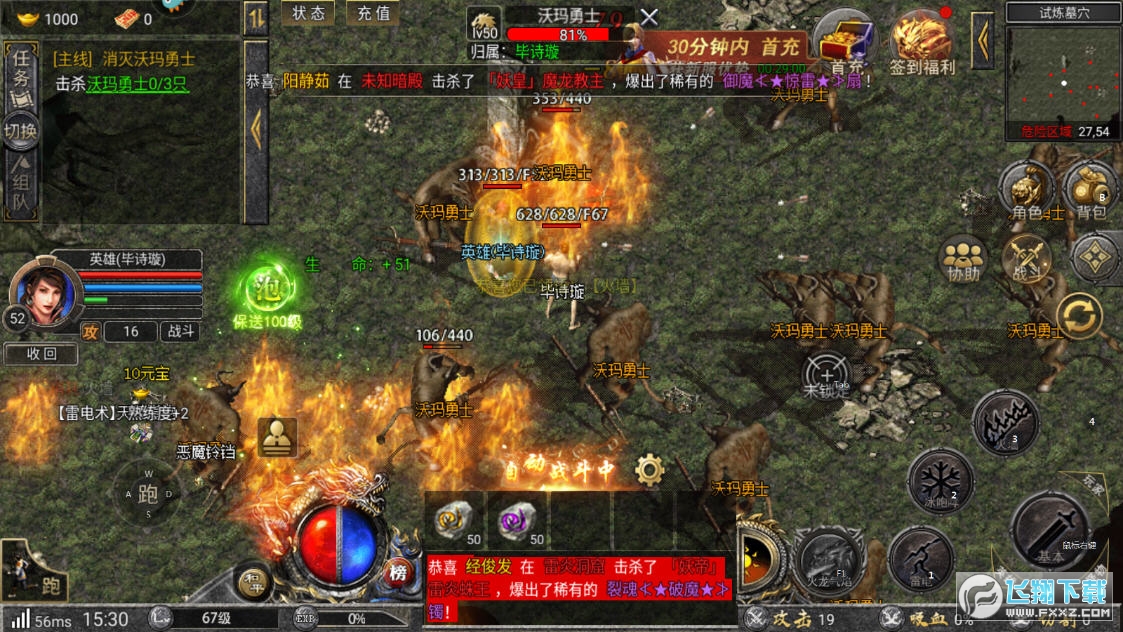
Task: Click the 沃玛勇士0/3只 quest link
Action: click(x=137, y=85)
